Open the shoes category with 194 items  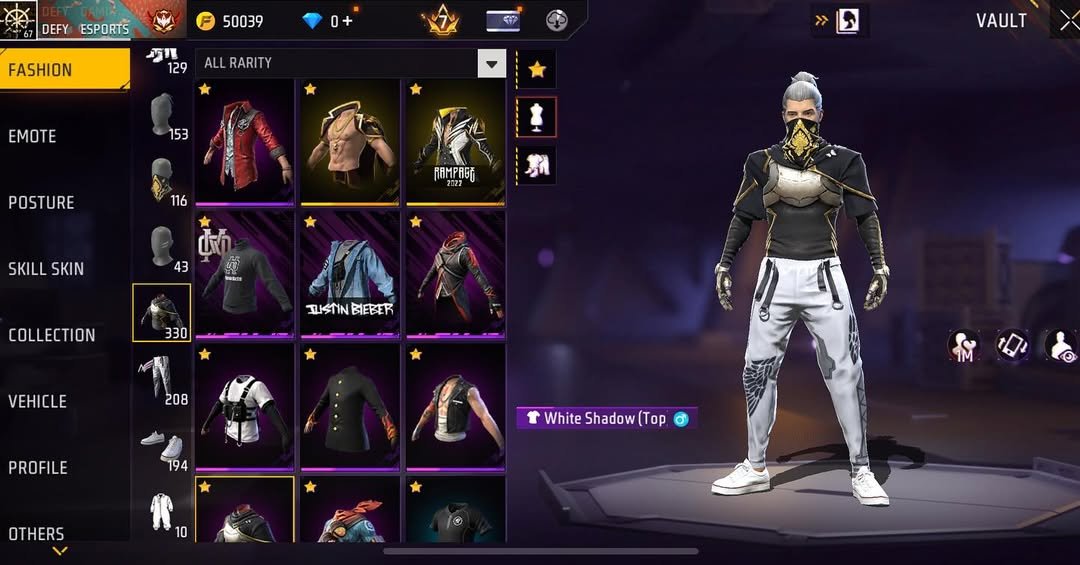click(x=161, y=448)
